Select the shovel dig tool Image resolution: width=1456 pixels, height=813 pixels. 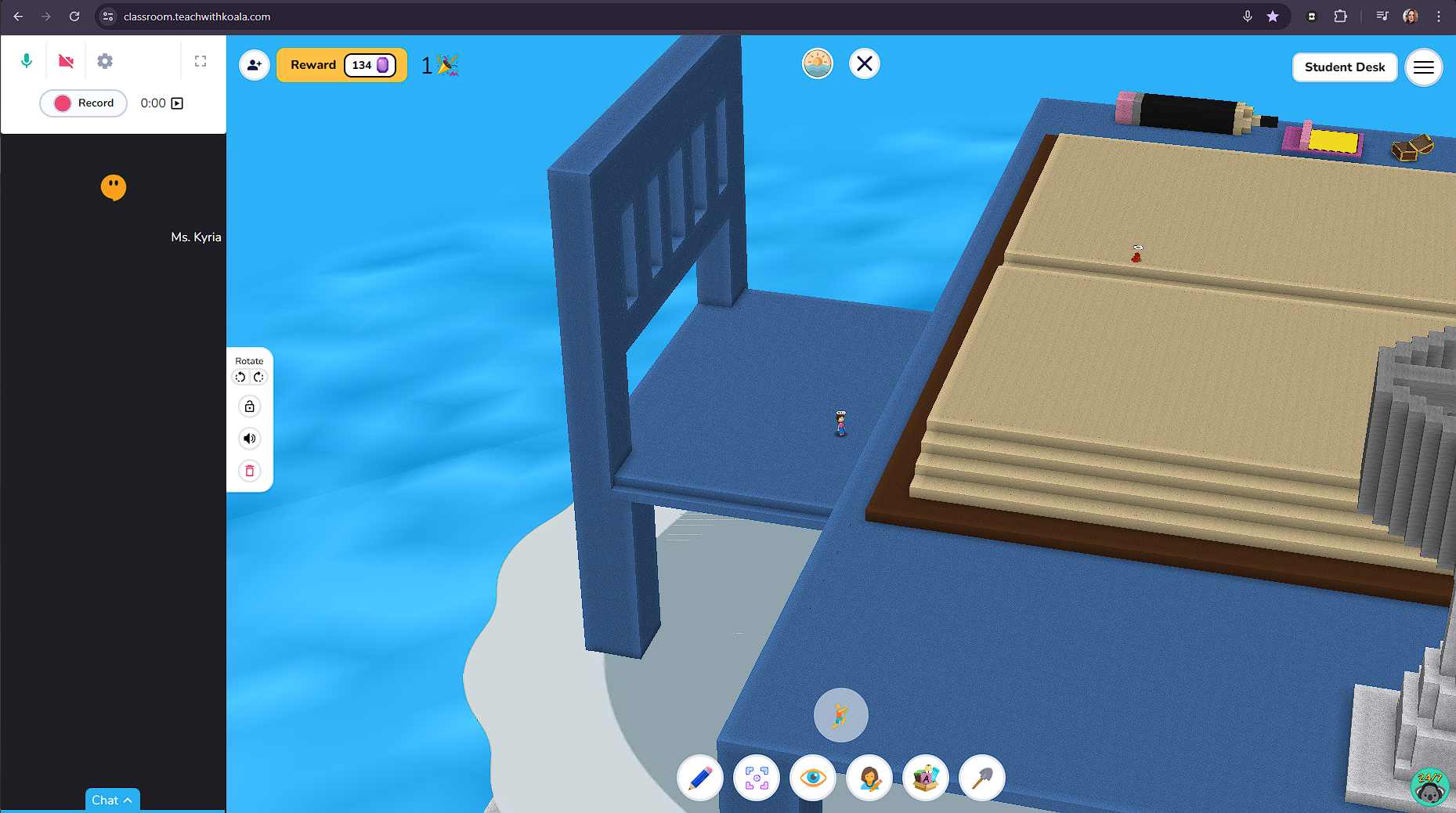coord(981,778)
